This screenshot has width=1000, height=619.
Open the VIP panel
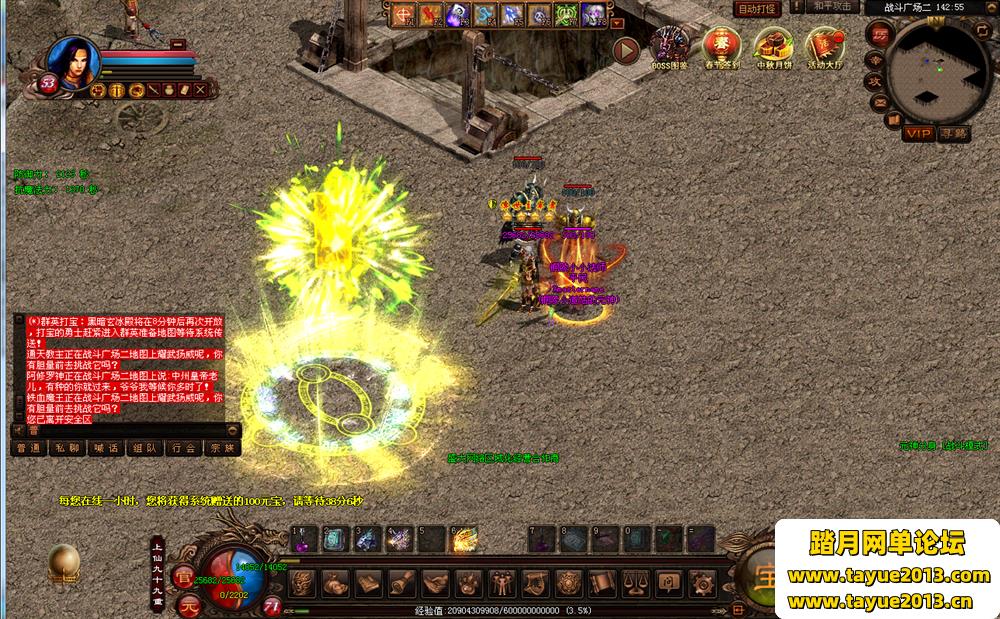coord(917,133)
